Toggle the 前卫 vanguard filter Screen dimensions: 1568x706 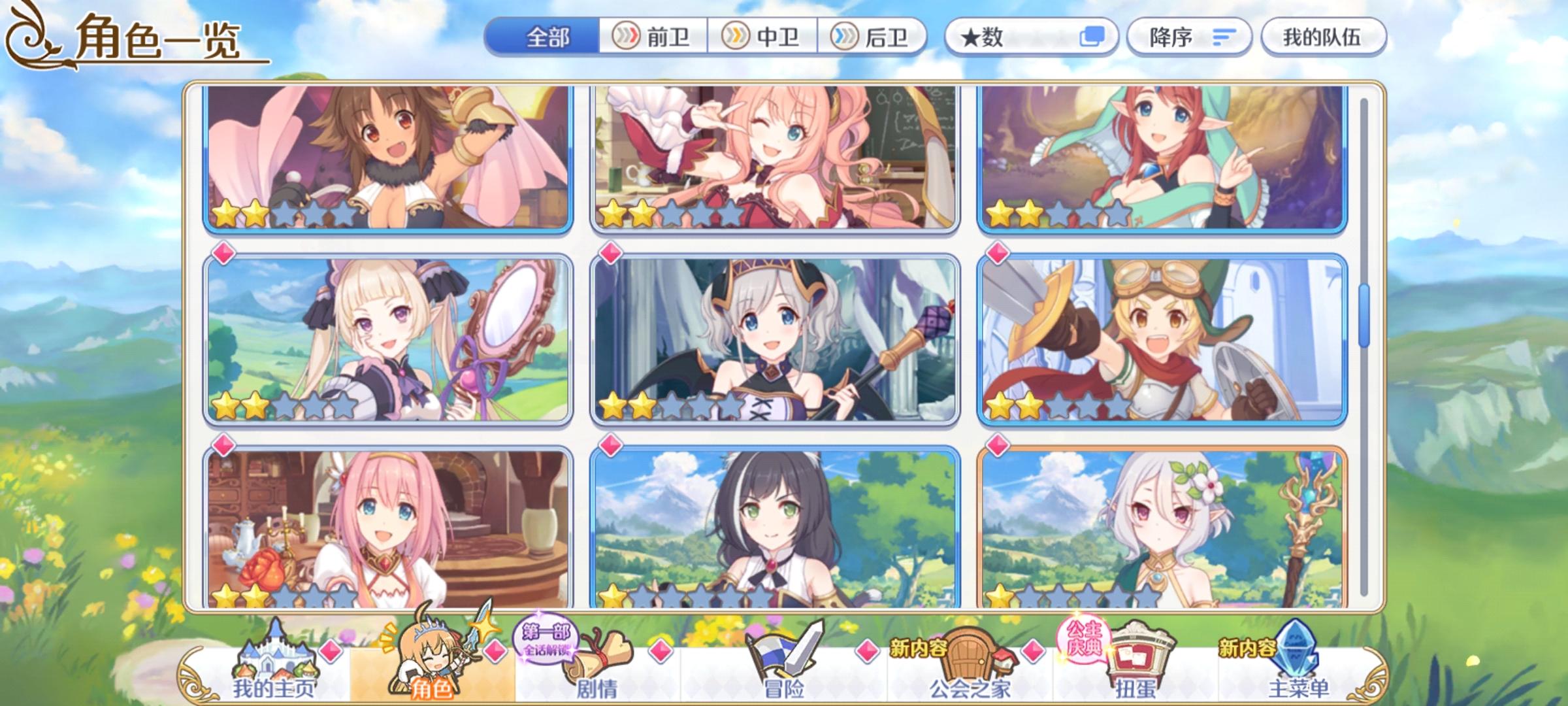point(653,37)
